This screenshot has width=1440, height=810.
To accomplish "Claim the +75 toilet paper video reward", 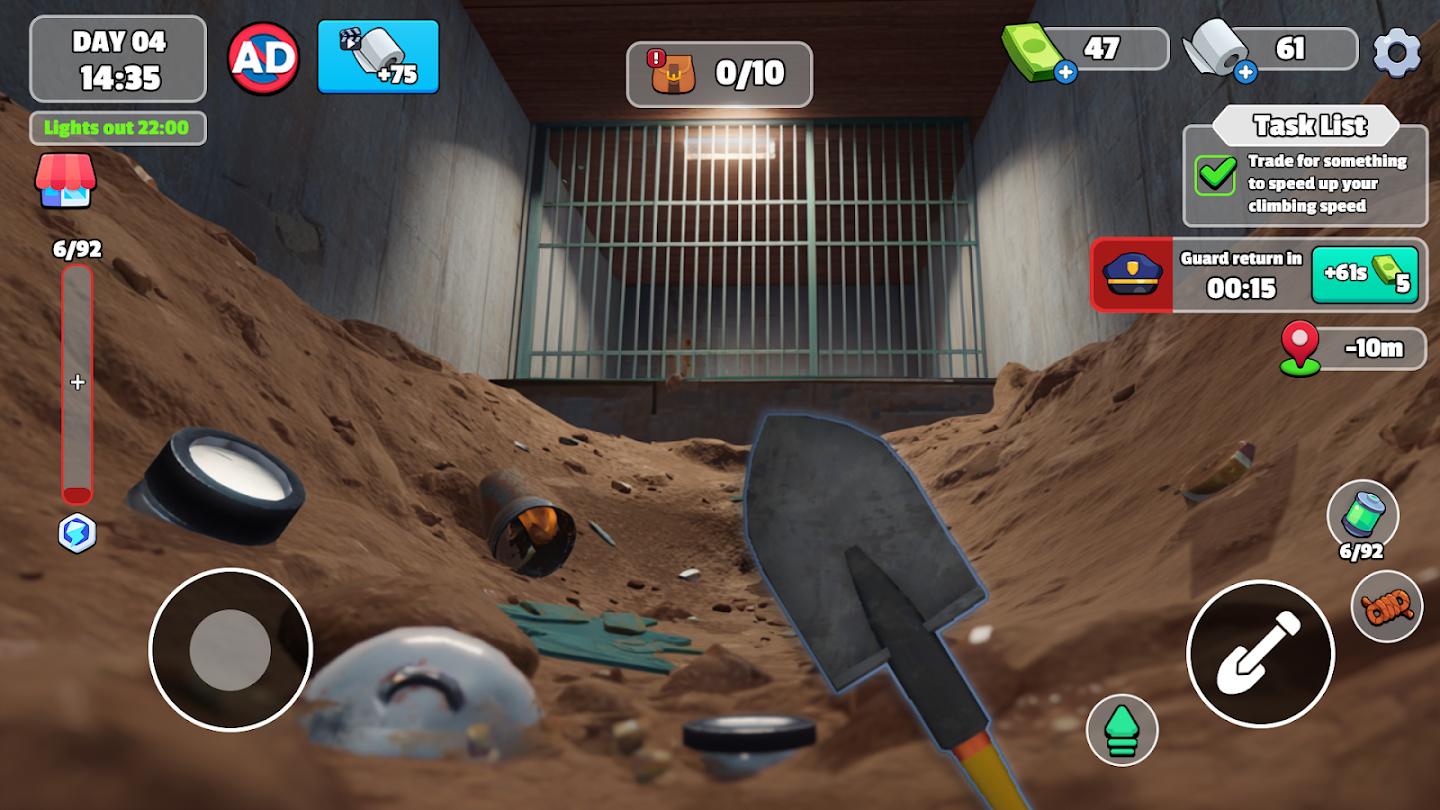I will [x=378, y=57].
